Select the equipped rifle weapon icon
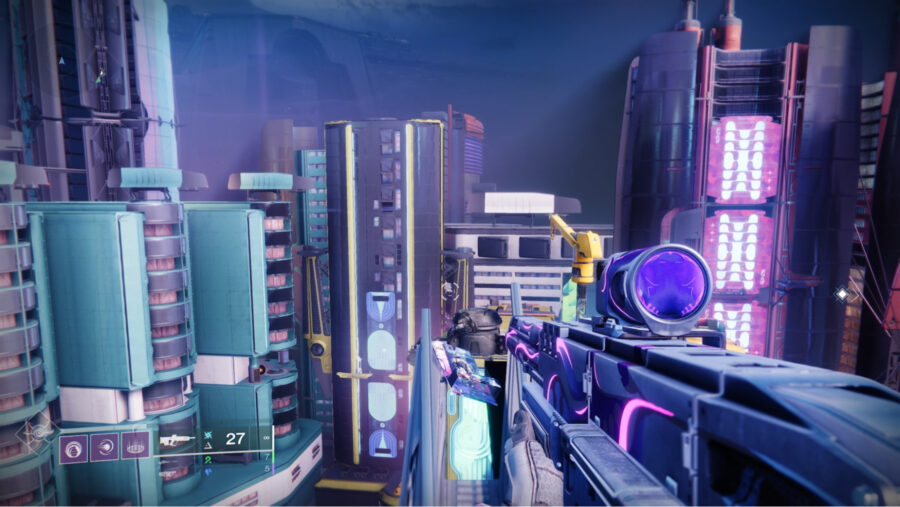 178,440
